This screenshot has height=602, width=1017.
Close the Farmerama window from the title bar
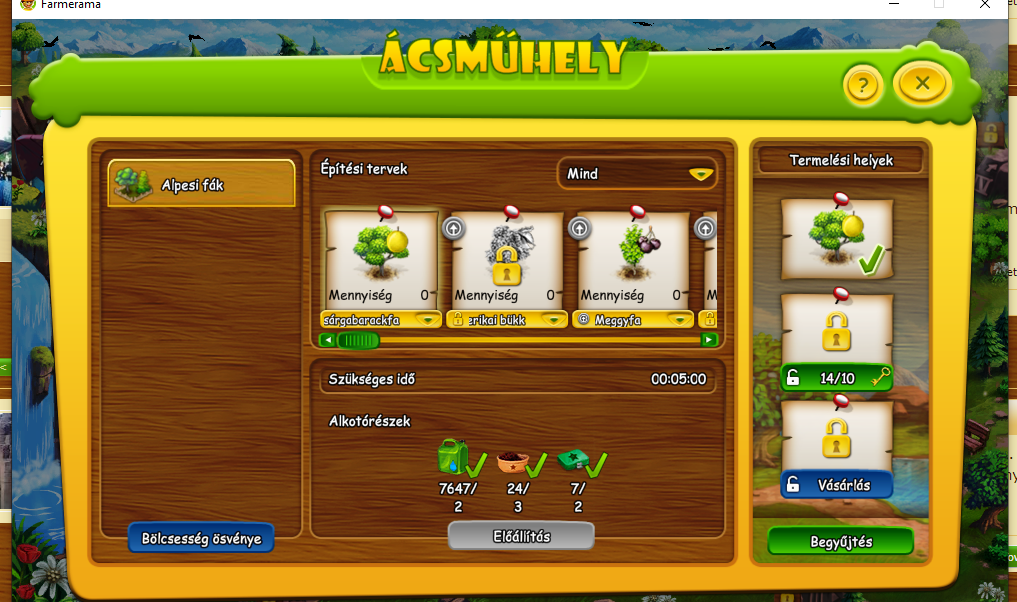click(x=987, y=5)
